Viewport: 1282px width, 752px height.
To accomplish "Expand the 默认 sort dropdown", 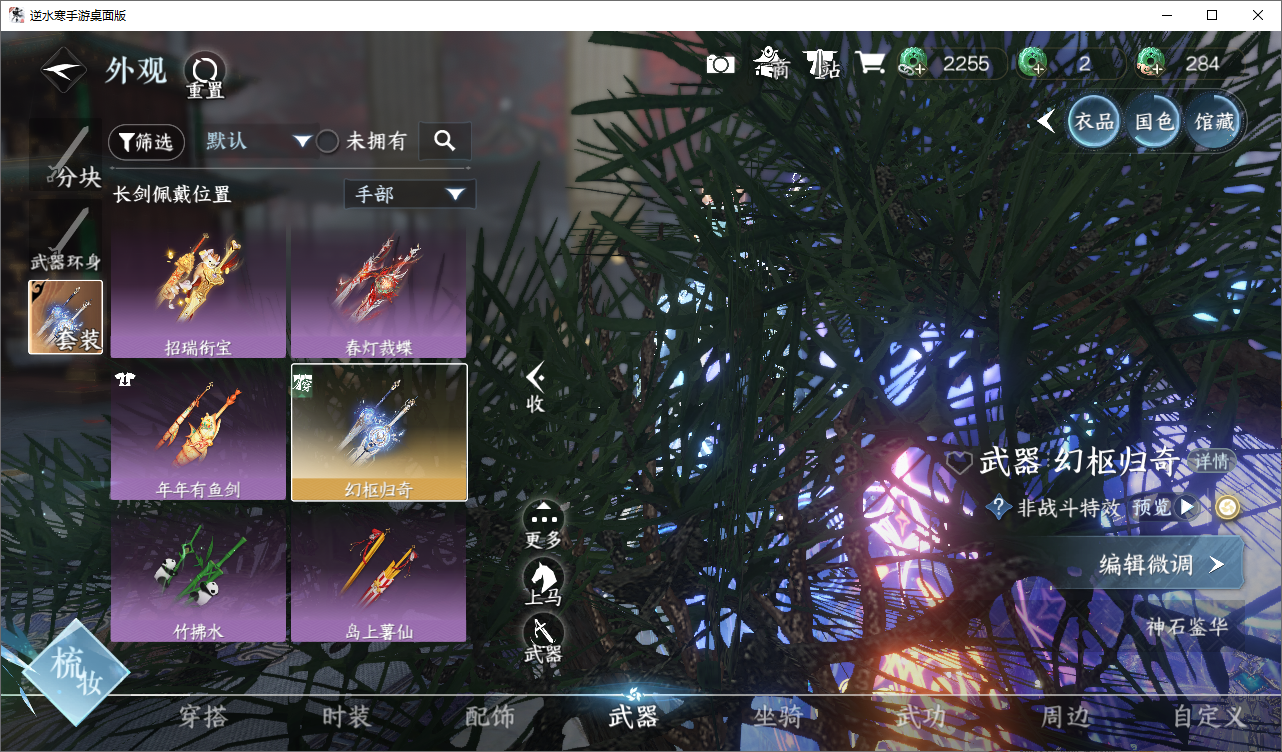I will [259, 141].
